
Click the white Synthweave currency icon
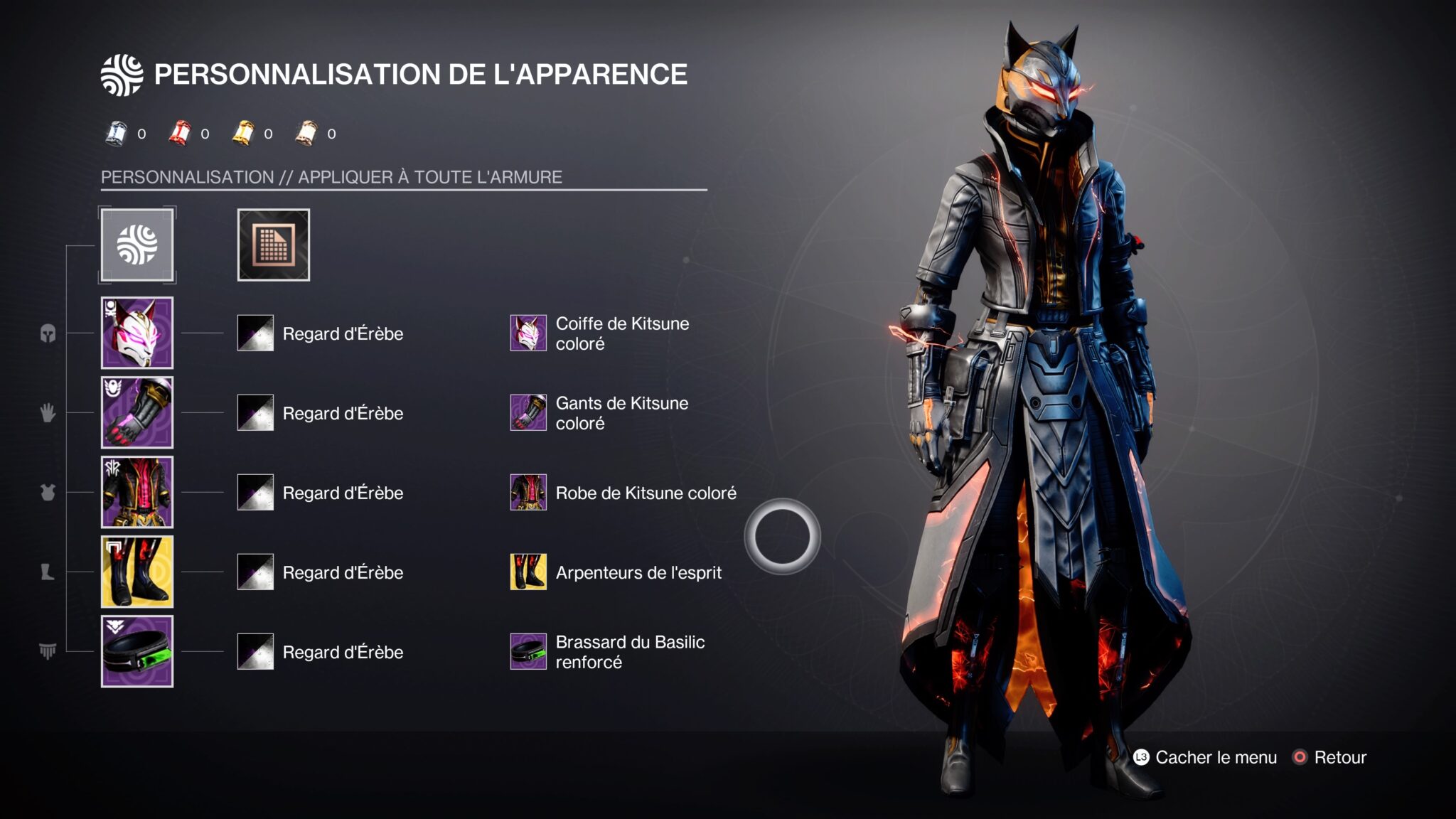[115, 132]
